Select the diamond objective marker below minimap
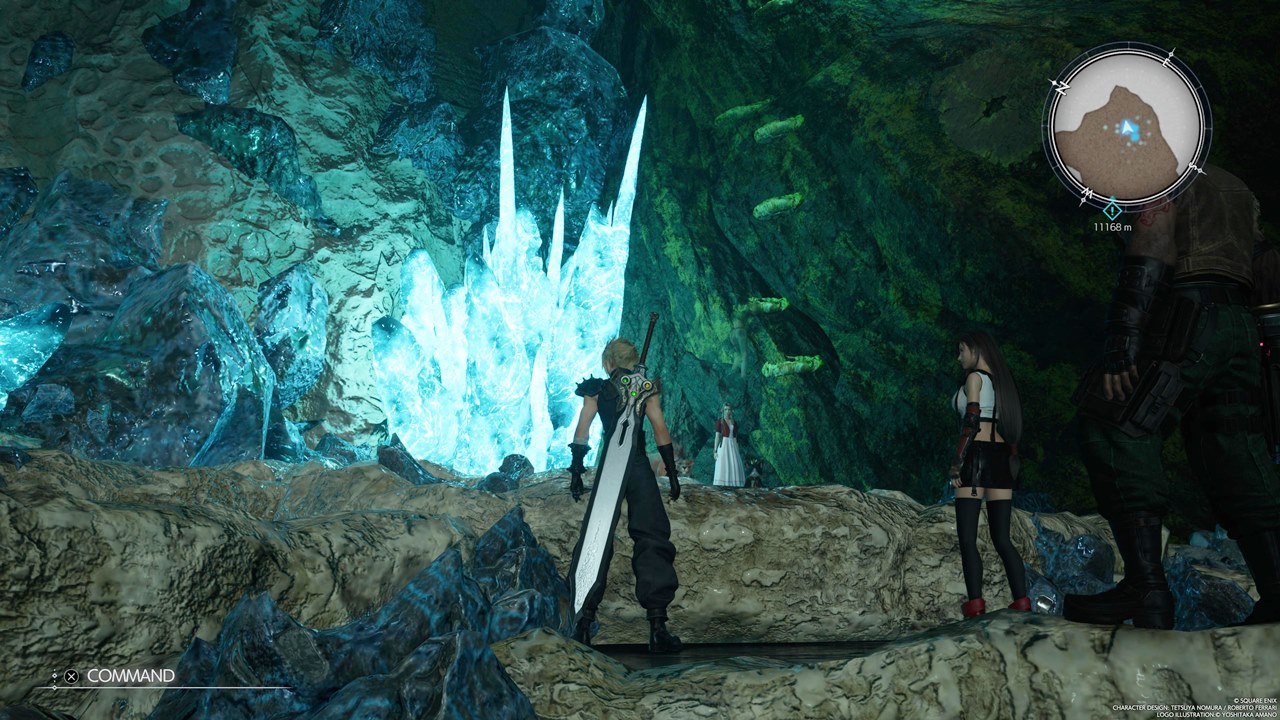The image size is (1280, 720). [1112, 210]
